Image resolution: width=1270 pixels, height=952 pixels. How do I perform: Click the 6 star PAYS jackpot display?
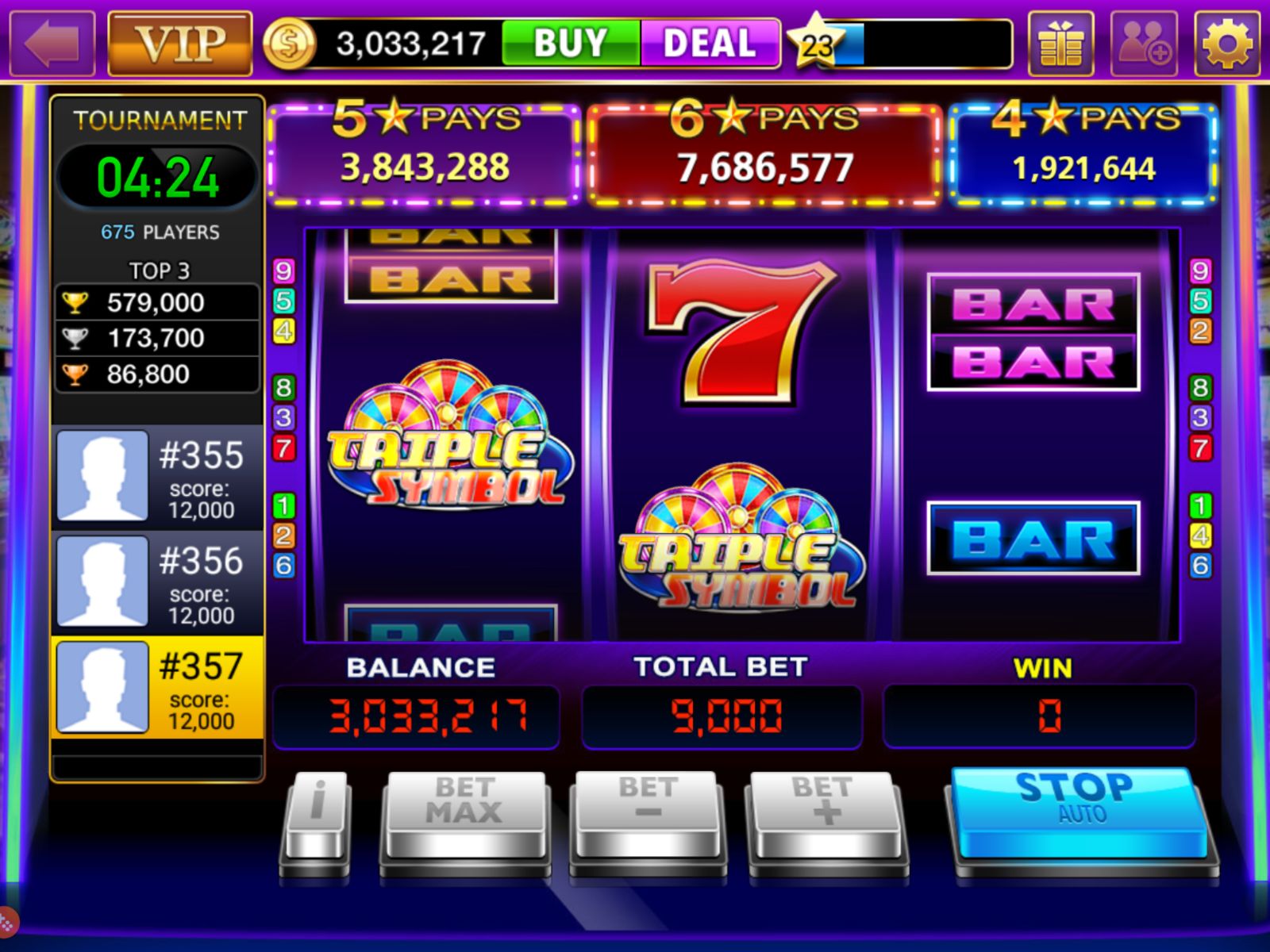pyautogui.click(x=762, y=152)
